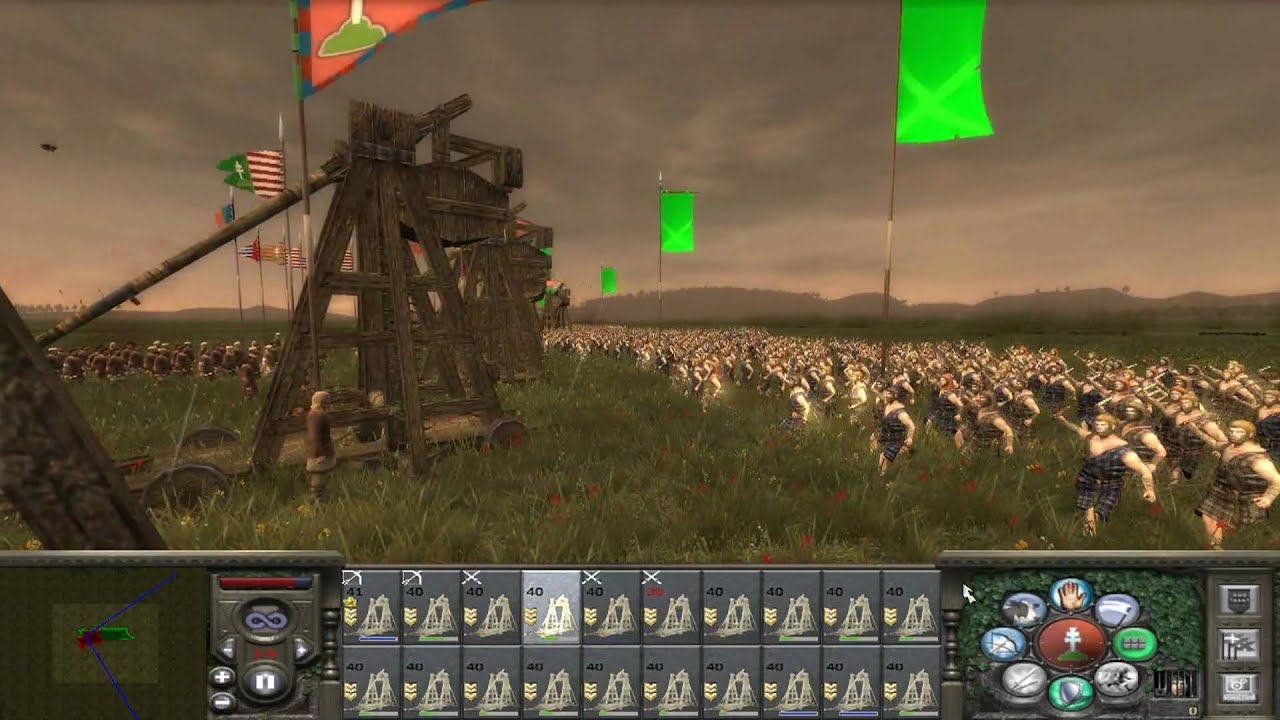
Task: Pause the battle with the pause button
Action: (x=265, y=682)
